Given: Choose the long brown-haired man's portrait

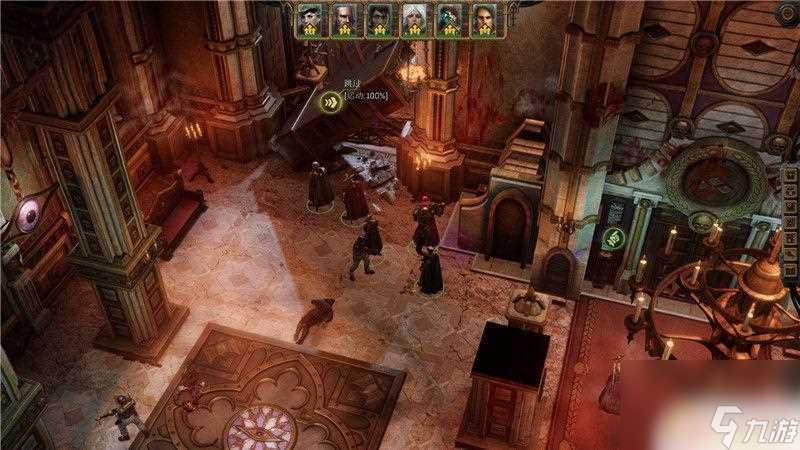Looking at the screenshot, I should click(484, 19).
